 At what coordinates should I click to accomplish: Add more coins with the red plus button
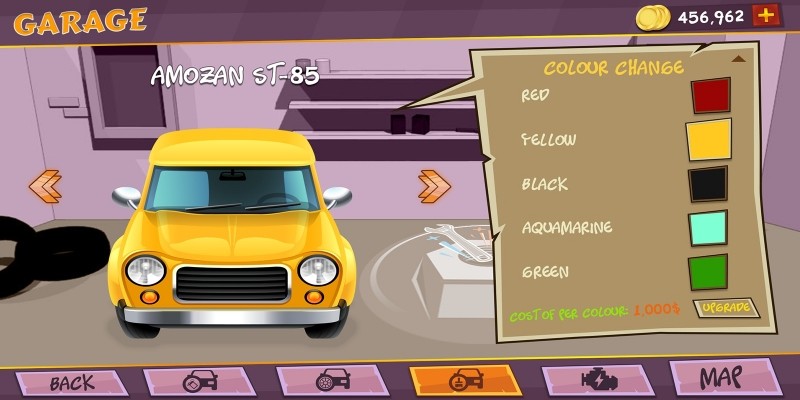click(x=767, y=15)
